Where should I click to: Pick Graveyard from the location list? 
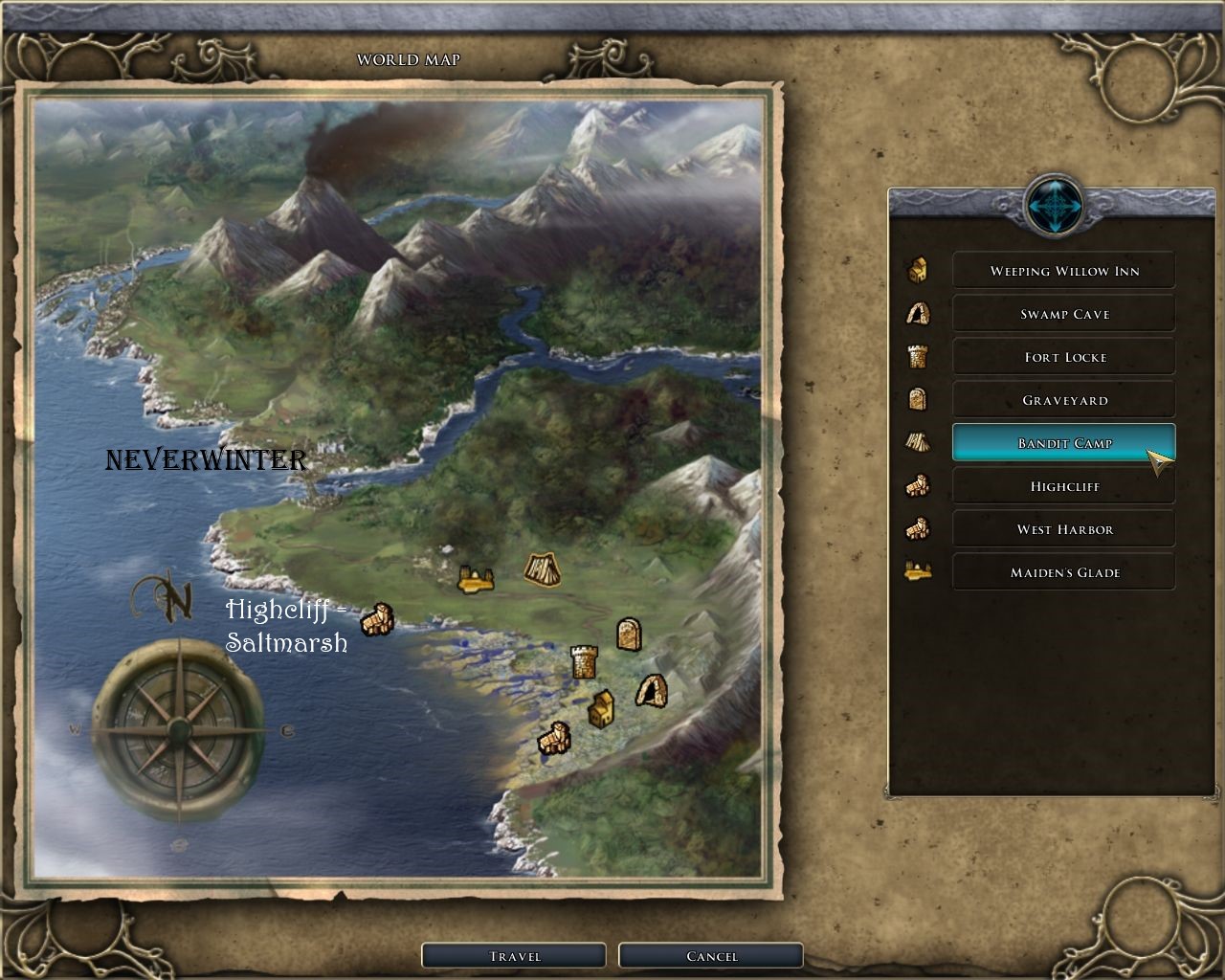click(1063, 400)
